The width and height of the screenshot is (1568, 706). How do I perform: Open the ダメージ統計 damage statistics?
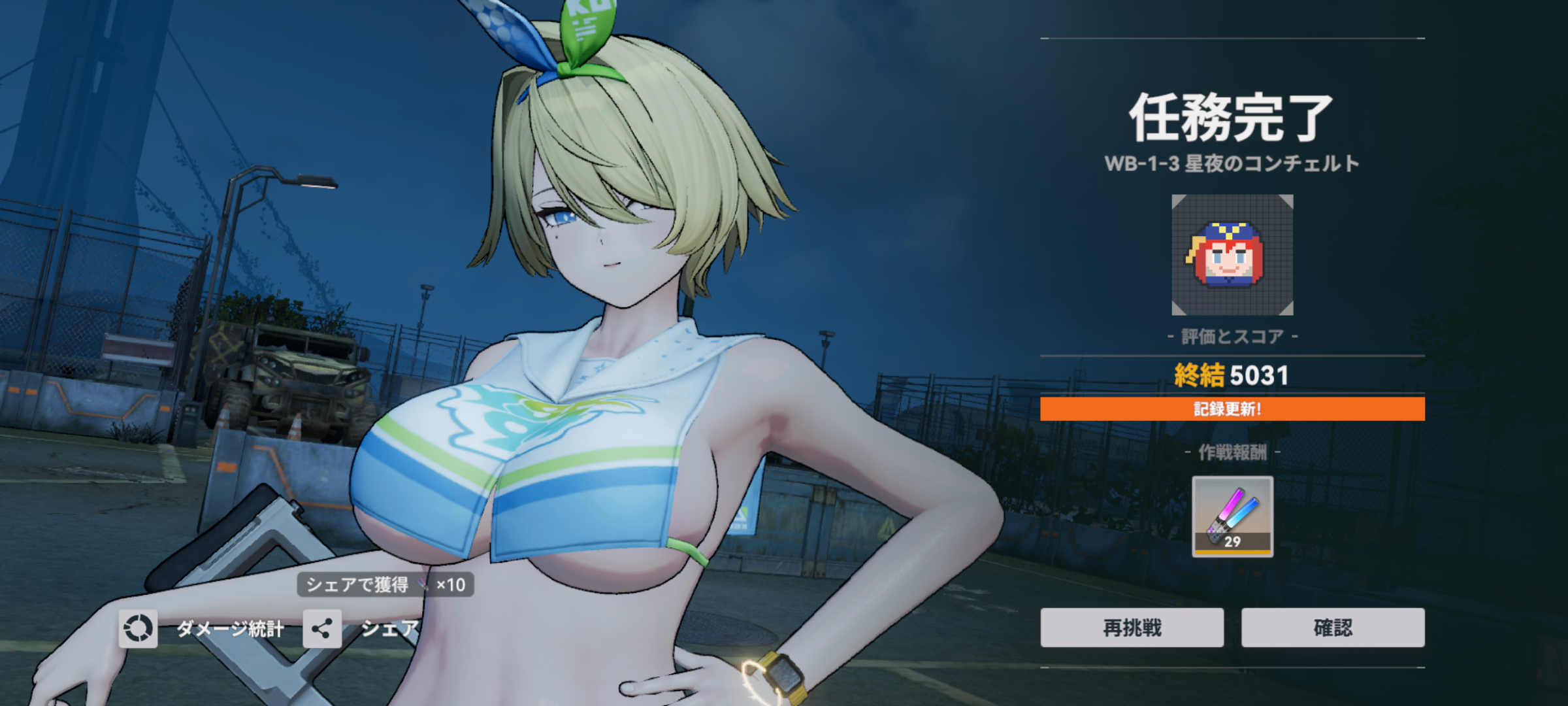[x=139, y=629]
